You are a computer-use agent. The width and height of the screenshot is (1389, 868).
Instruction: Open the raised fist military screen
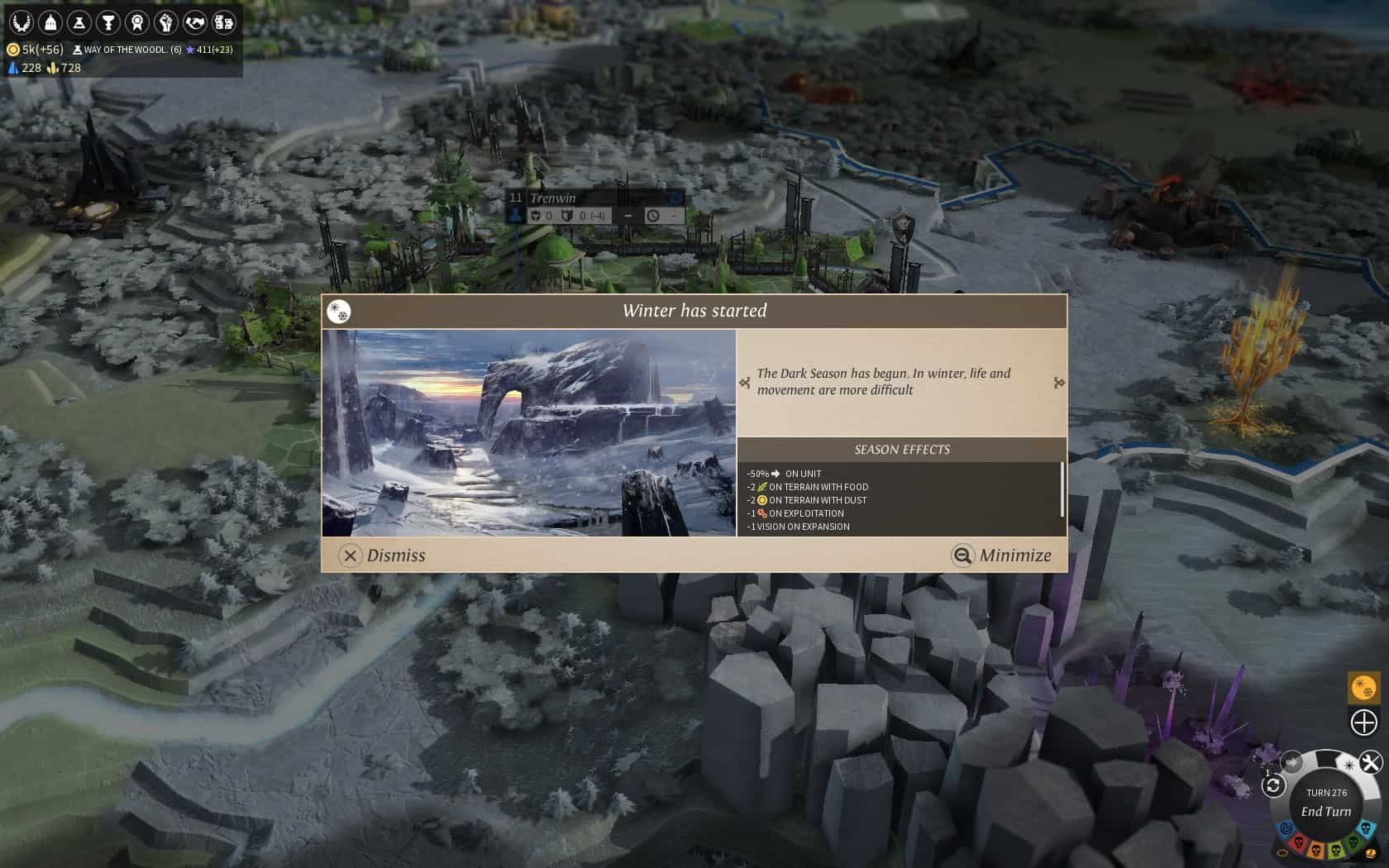[165, 21]
